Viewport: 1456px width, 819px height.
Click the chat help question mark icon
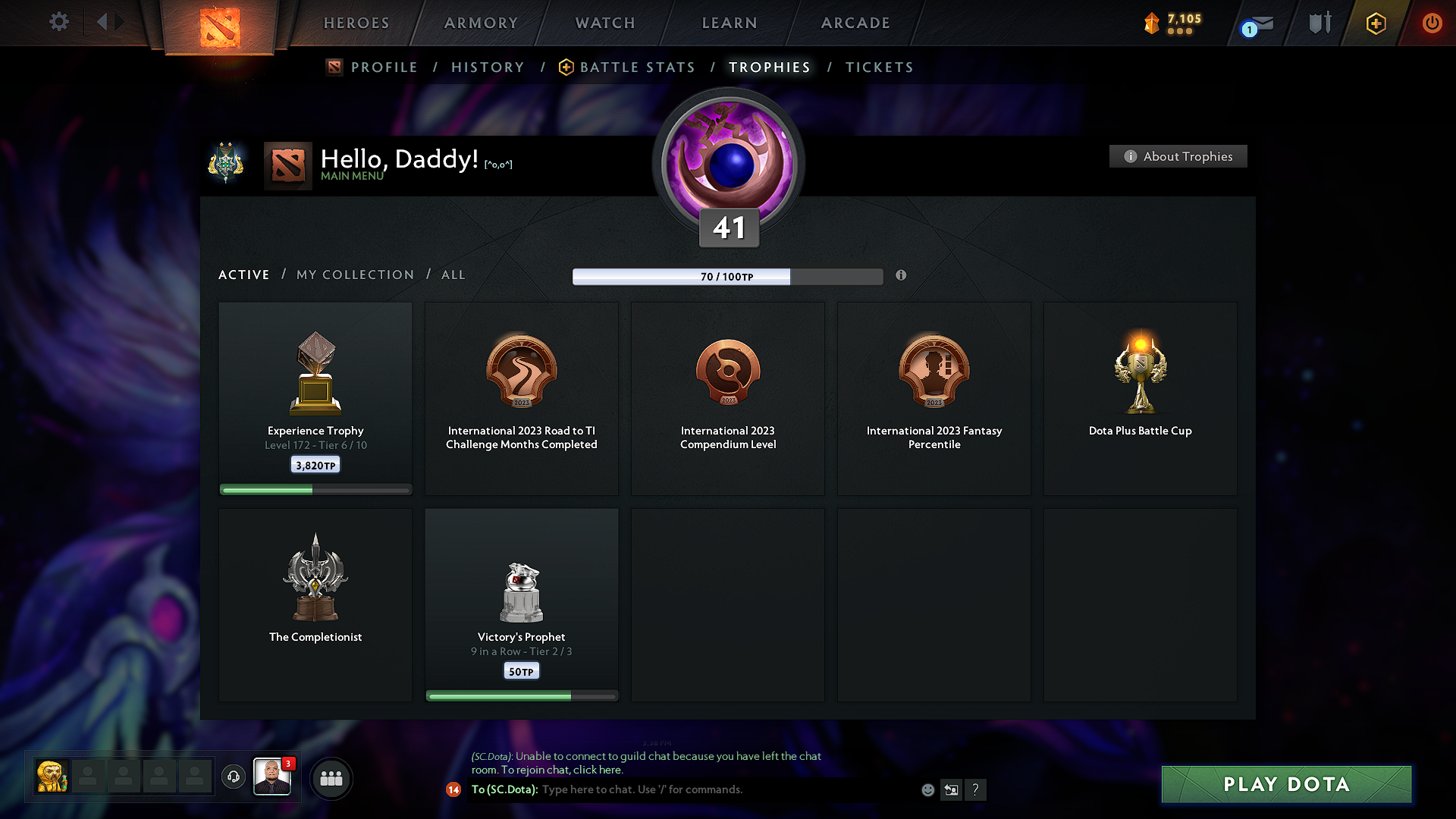click(976, 789)
